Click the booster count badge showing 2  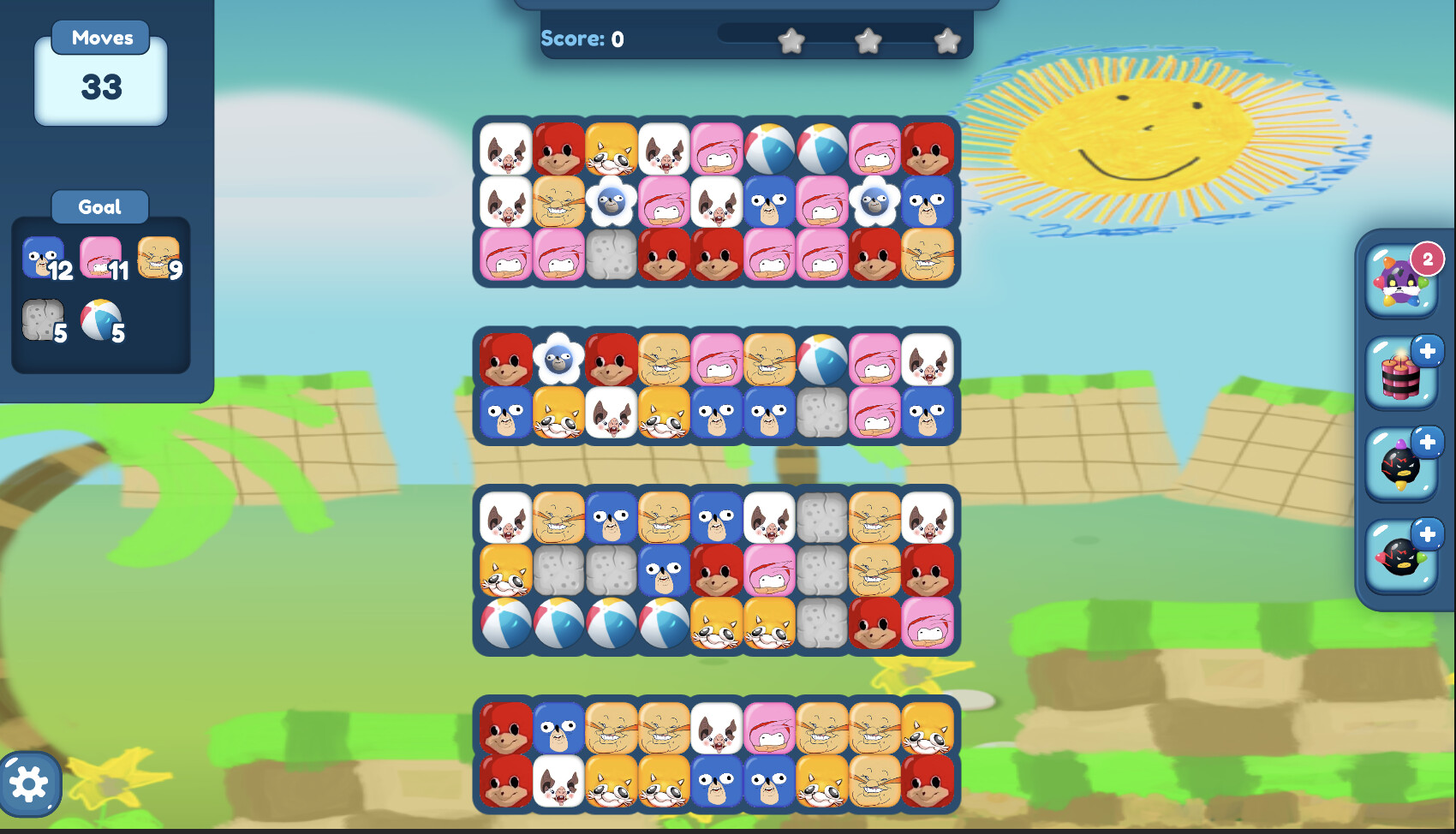(1427, 257)
